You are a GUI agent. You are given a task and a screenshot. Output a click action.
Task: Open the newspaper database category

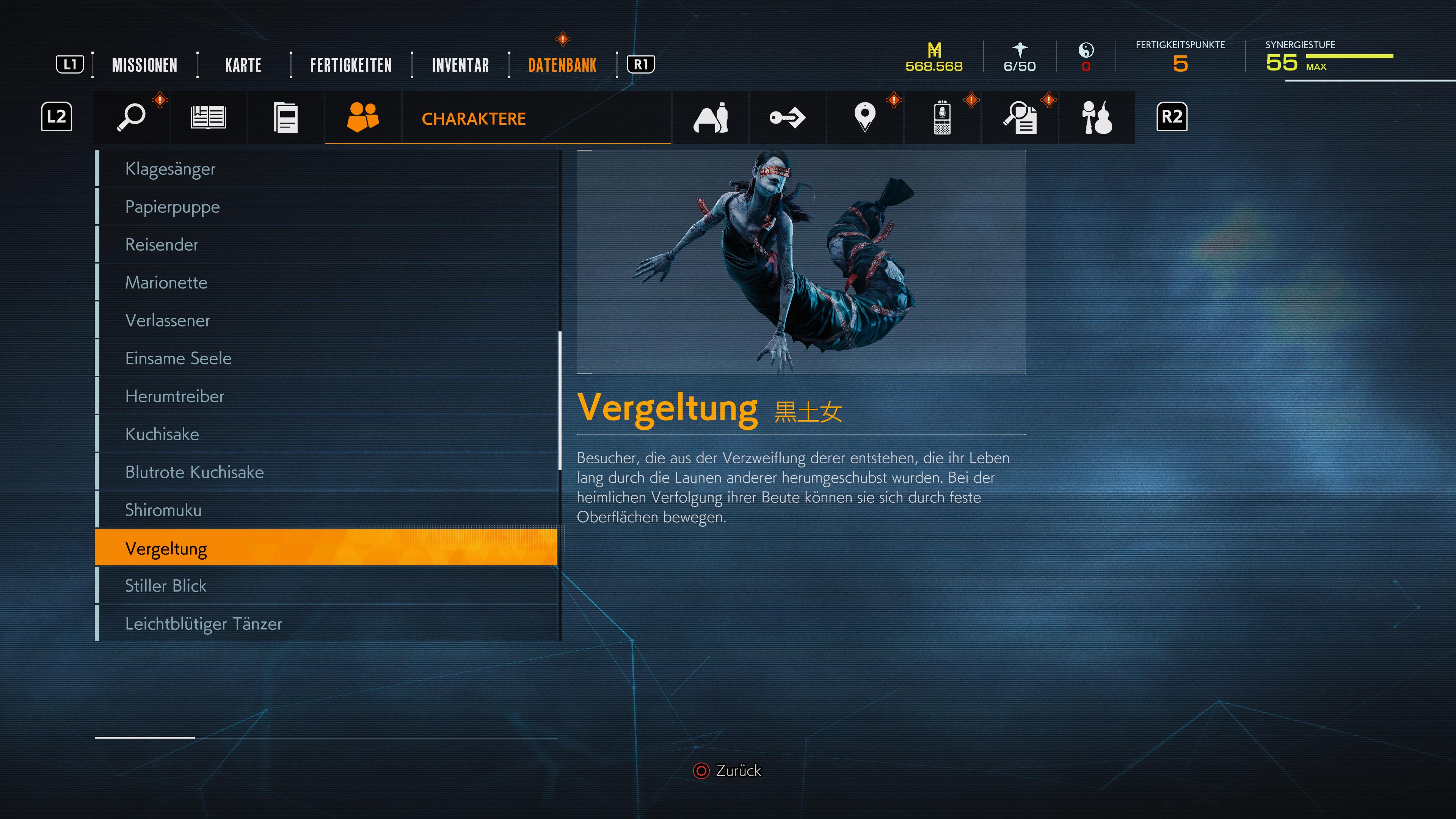[208, 118]
